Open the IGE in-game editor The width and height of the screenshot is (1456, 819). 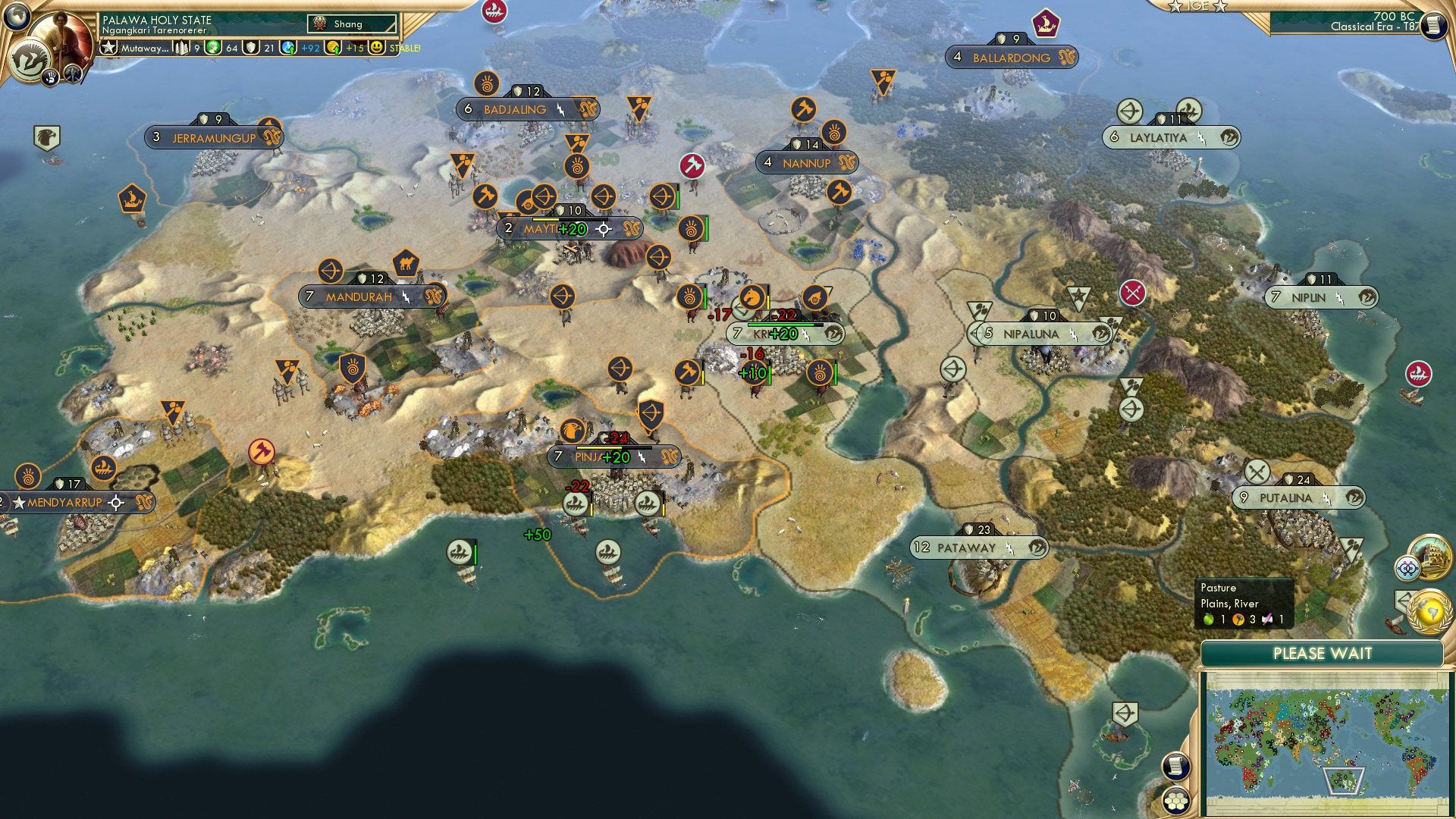pyautogui.click(x=1197, y=8)
